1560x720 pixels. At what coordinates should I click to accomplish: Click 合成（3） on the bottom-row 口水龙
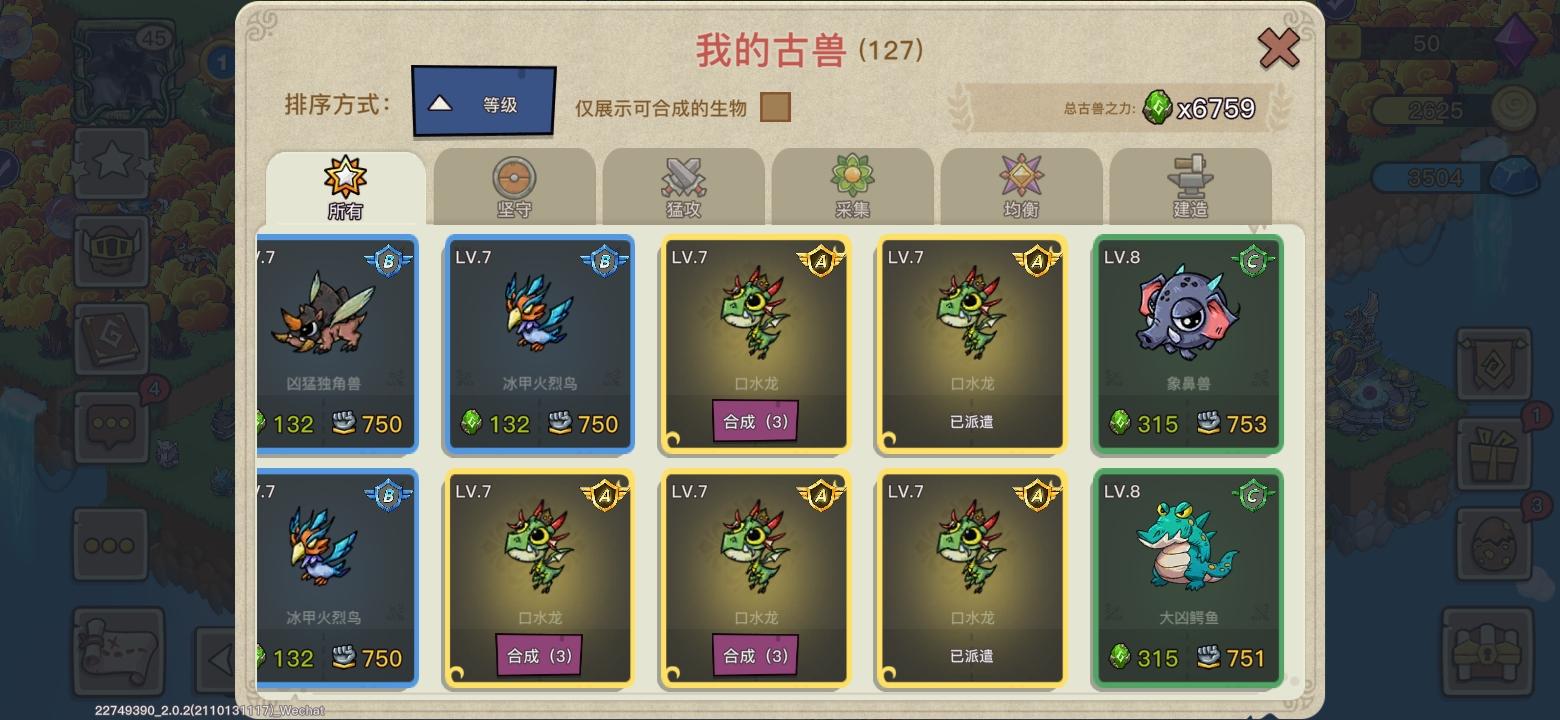pos(539,657)
